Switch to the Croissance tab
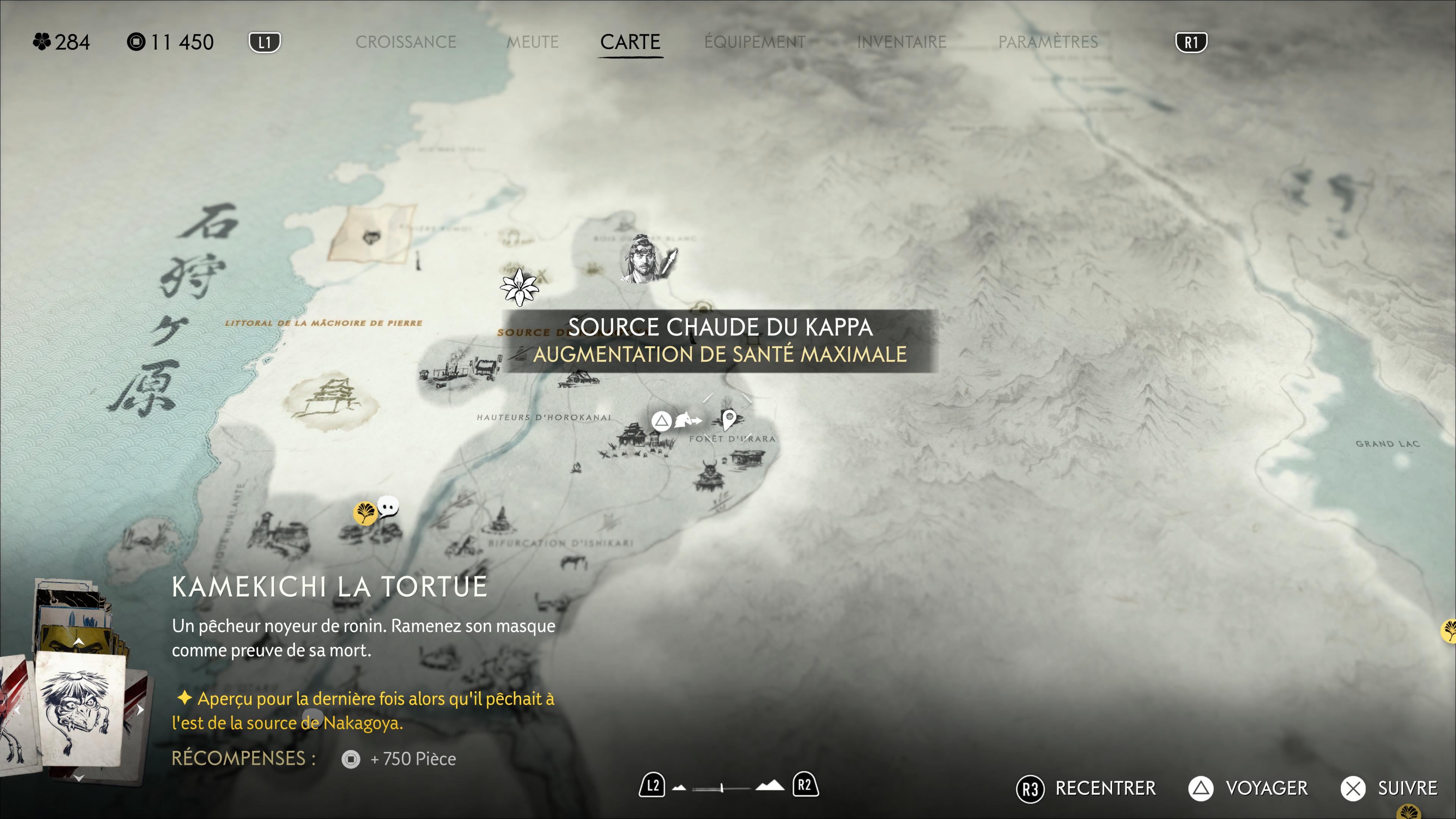Image resolution: width=1456 pixels, height=819 pixels. [x=405, y=42]
